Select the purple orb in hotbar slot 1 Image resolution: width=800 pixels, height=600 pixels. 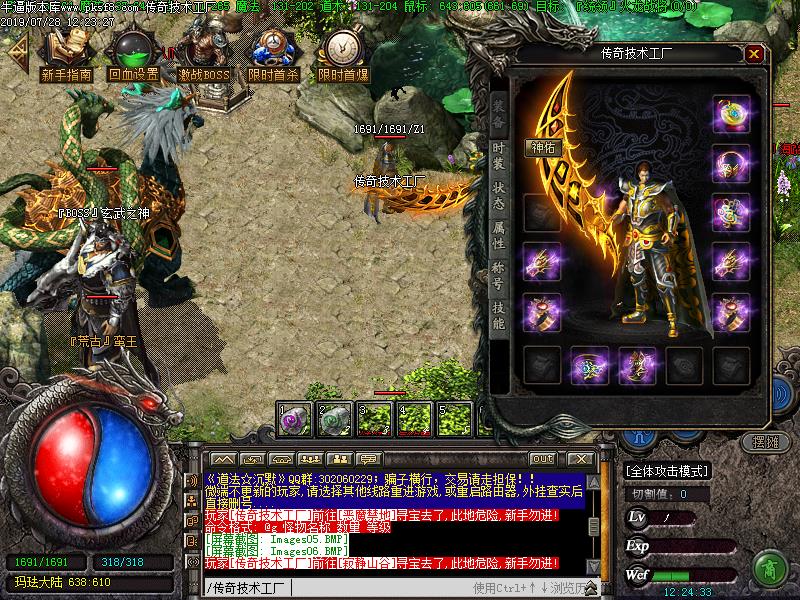[294, 418]
